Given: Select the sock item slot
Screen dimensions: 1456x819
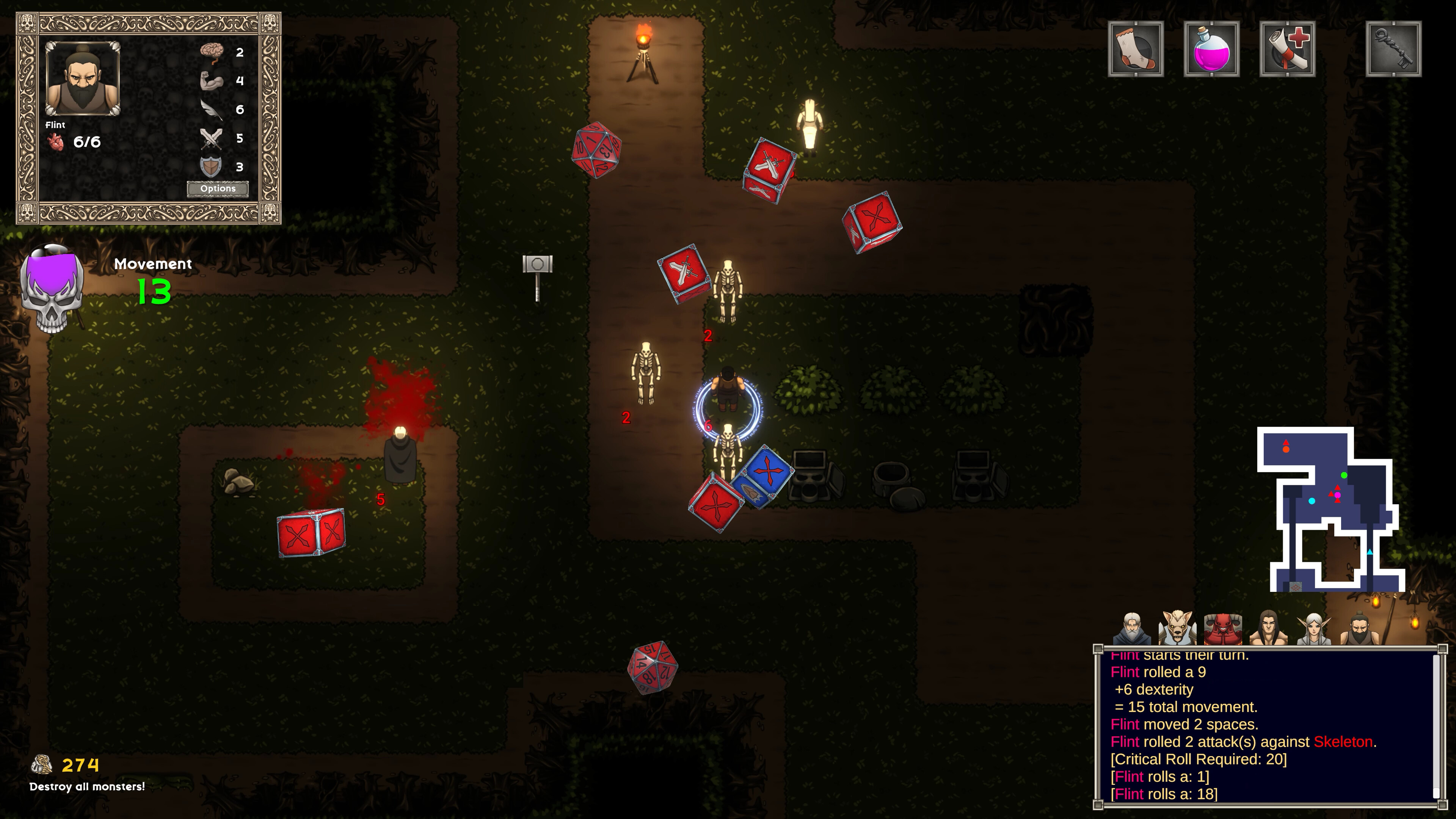Looking at the screenshot, I should [x=1136, y=49].
